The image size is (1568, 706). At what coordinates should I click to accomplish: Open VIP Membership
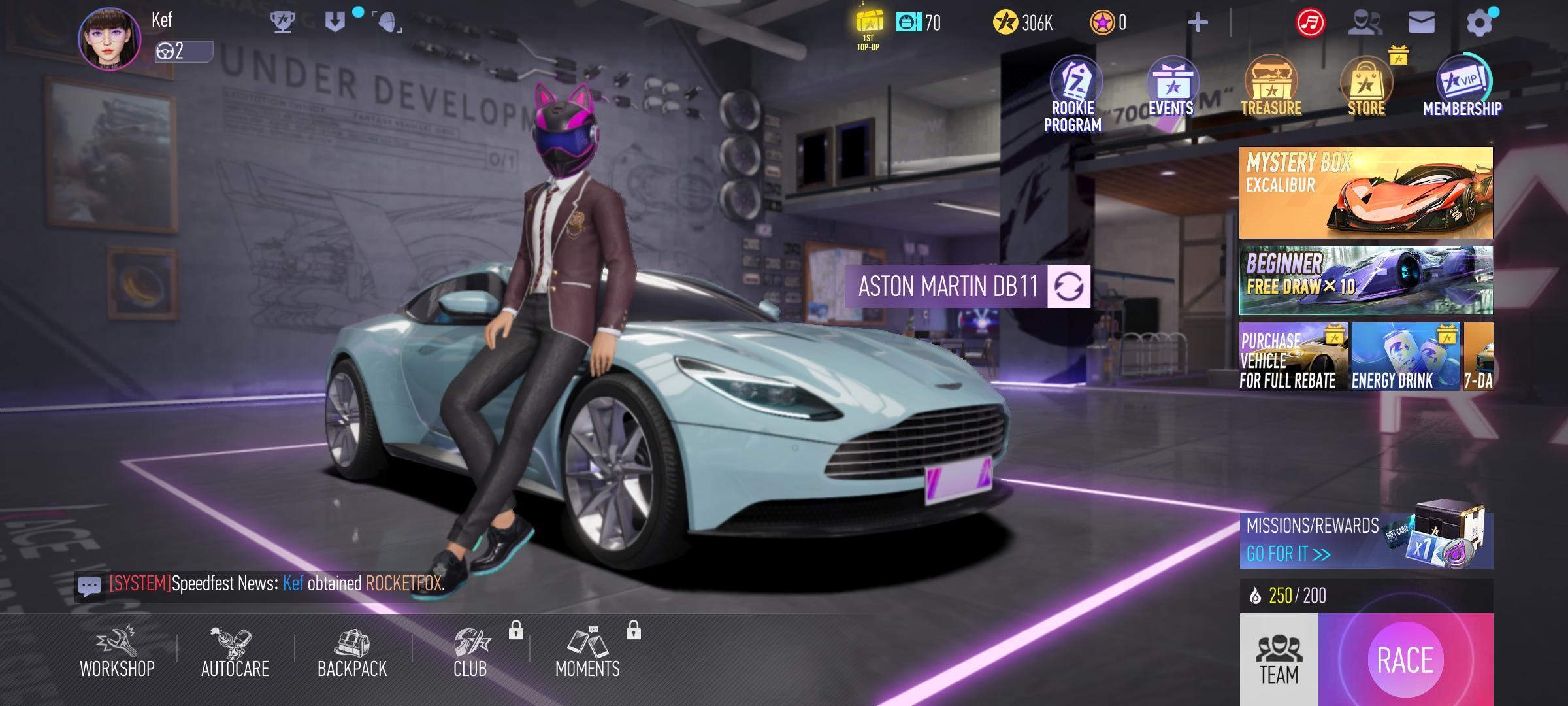[x=1462, y=88]
